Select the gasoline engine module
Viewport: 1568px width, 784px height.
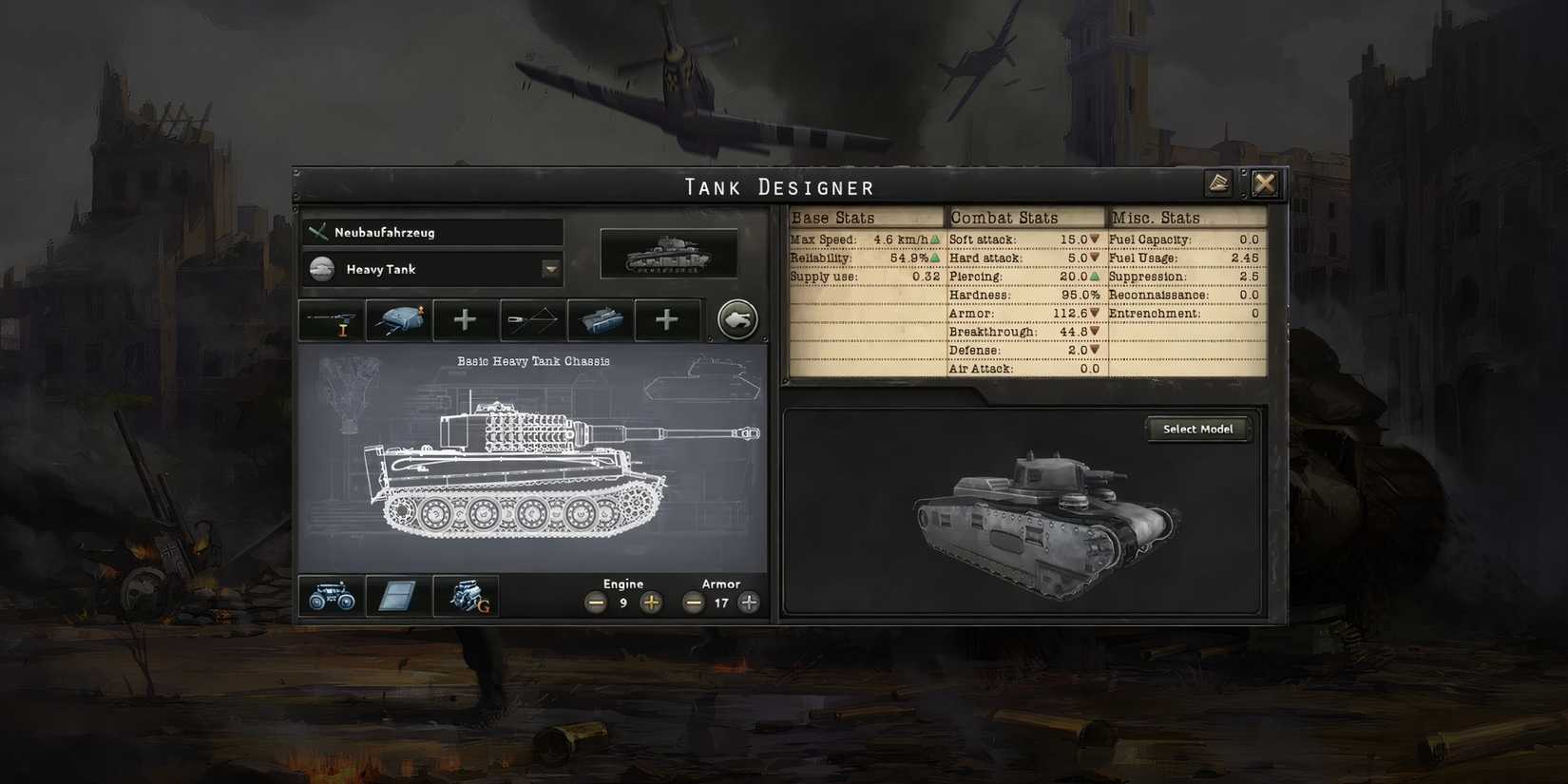click(468, 596)
